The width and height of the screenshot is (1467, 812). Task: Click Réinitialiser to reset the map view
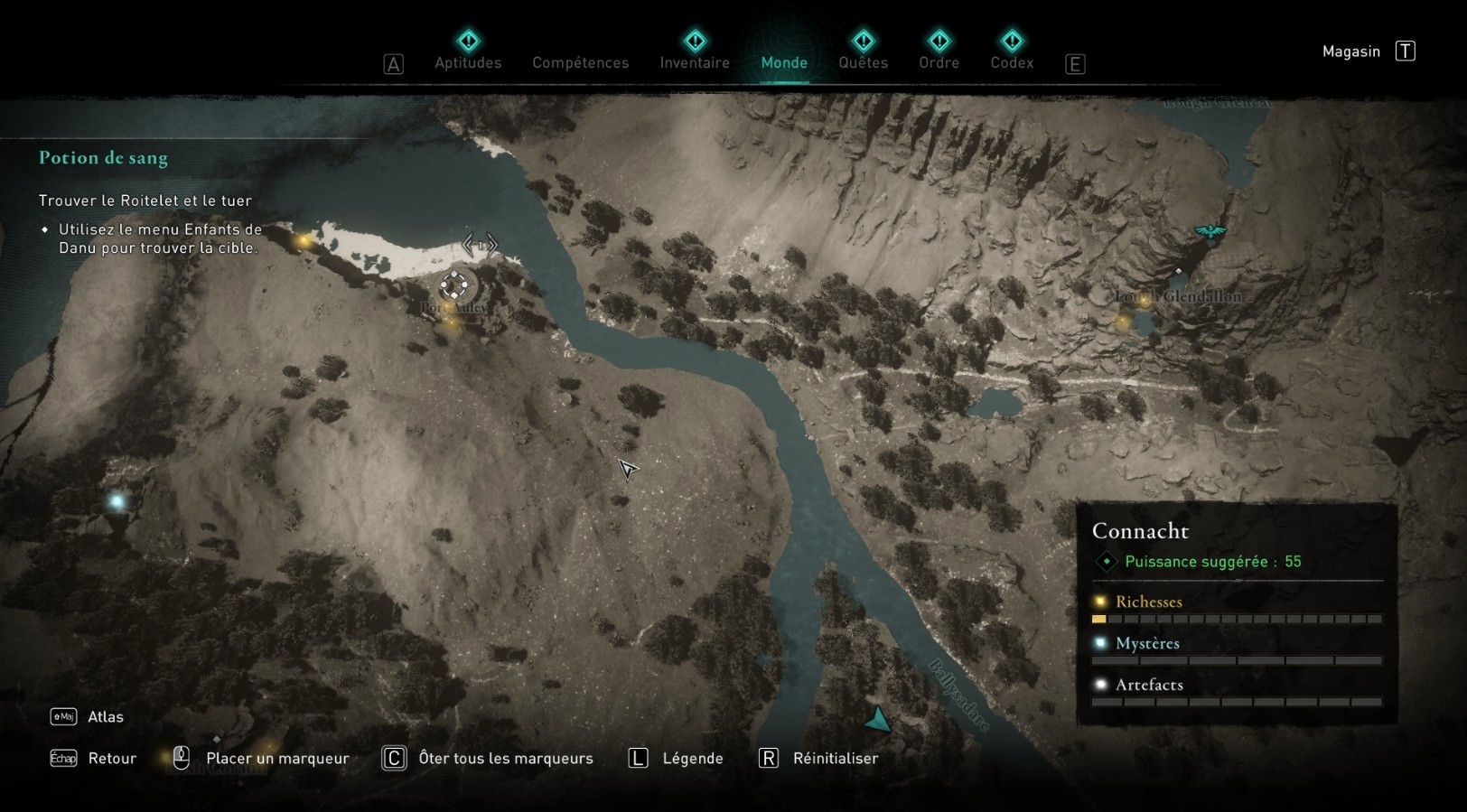(x=834, y=759)
